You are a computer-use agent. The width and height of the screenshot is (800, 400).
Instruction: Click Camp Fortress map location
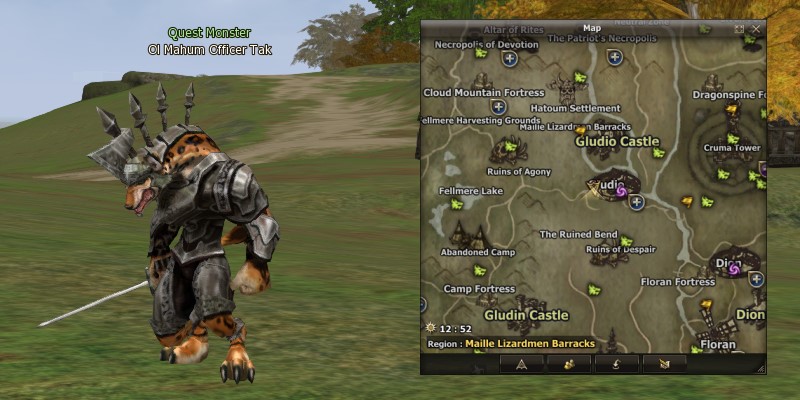pos(479,289)
